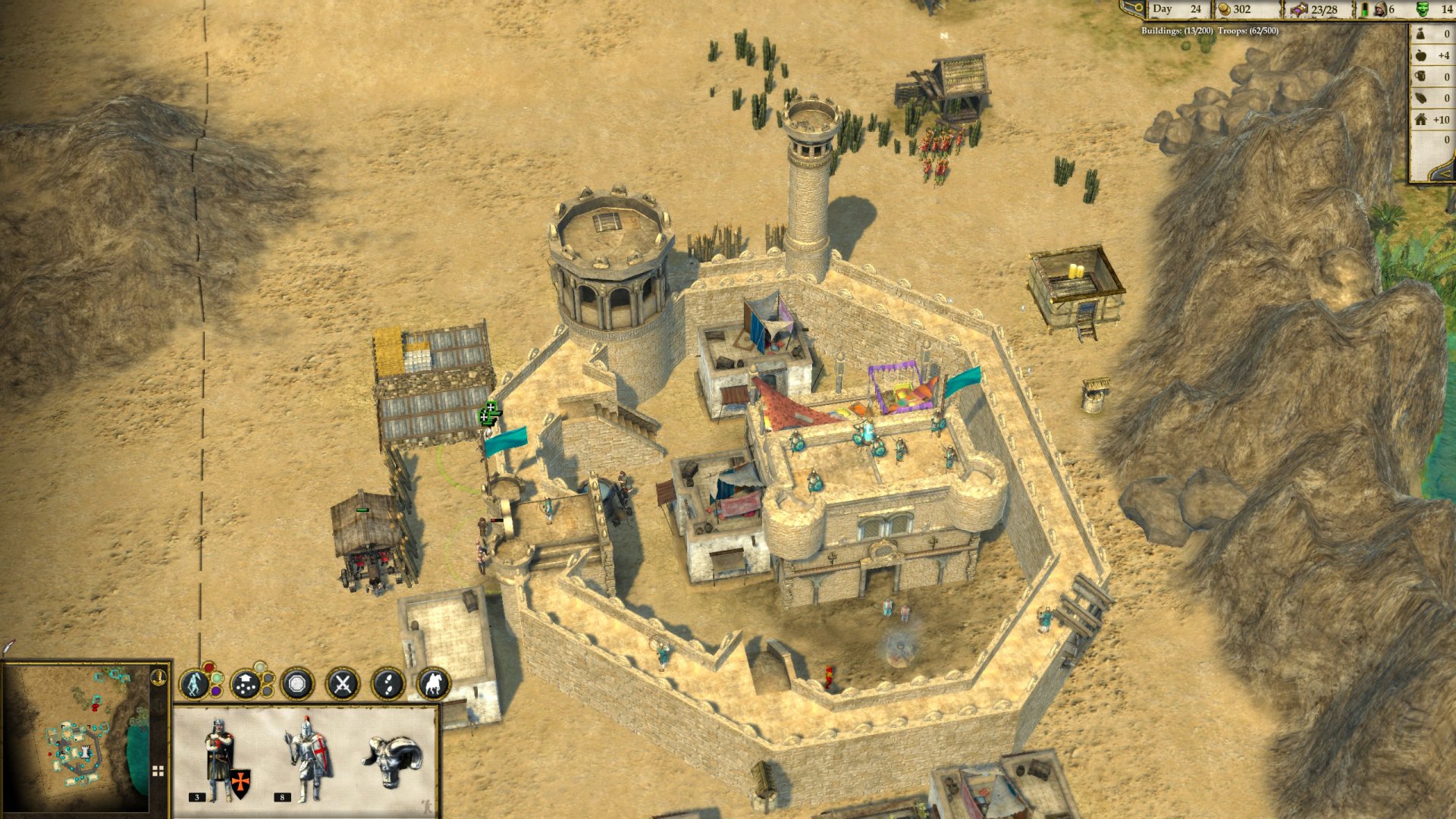Issue the crossed swords attack command
Viewport: 1456px width, 819px height.
[342, 685]
